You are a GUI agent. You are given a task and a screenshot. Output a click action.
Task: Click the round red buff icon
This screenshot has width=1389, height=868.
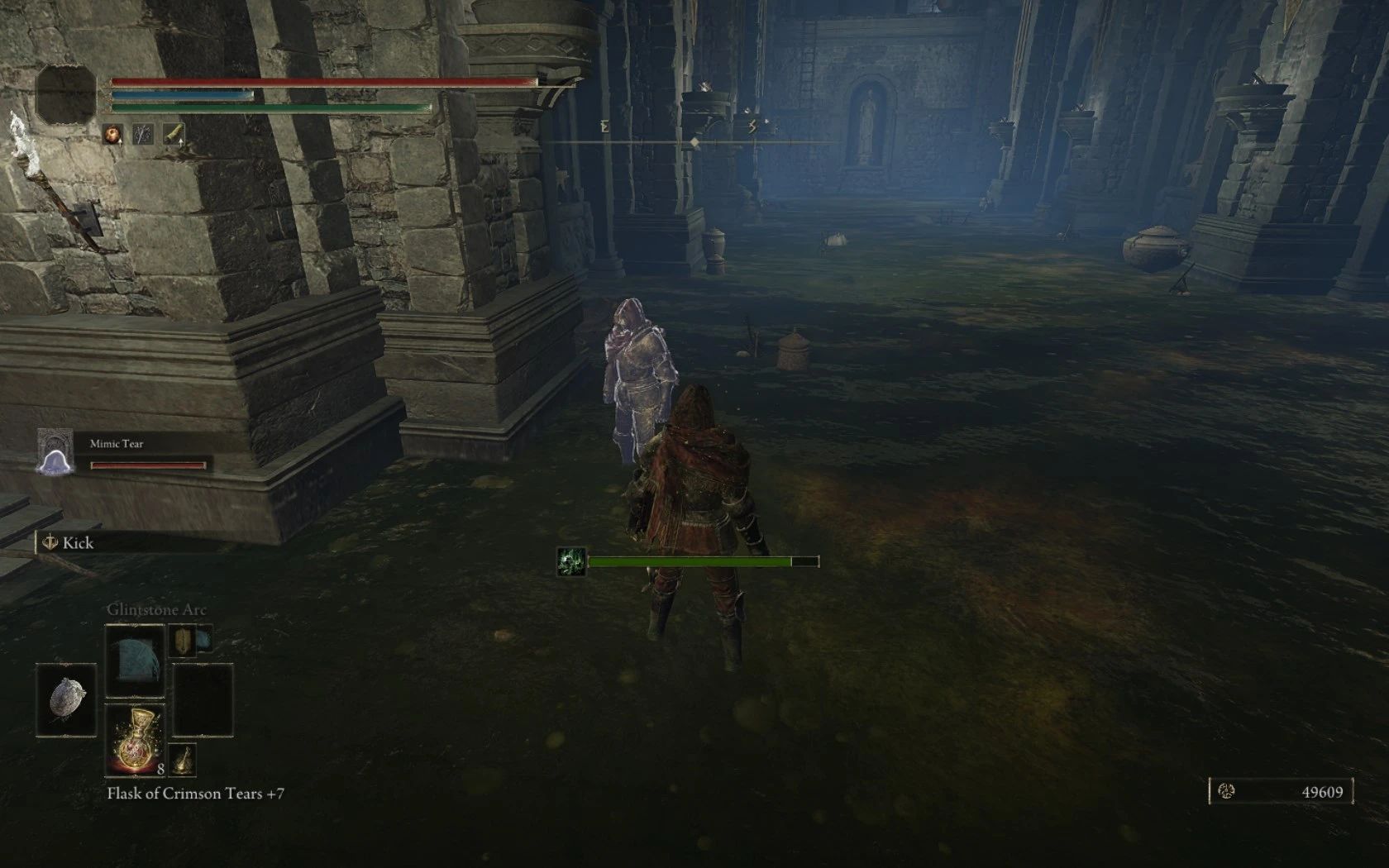112,132
